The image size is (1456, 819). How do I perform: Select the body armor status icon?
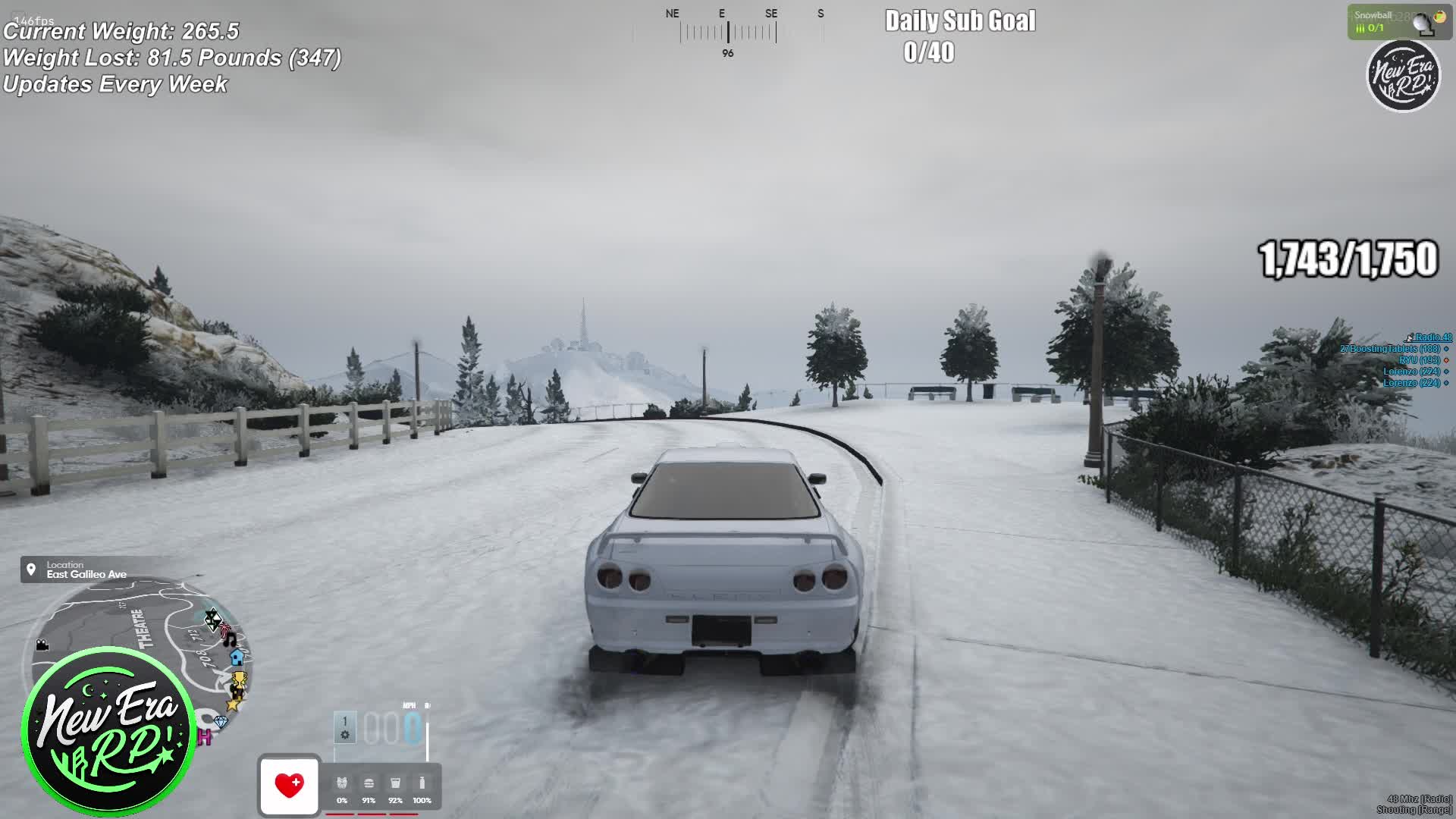[x=342, y=783]
